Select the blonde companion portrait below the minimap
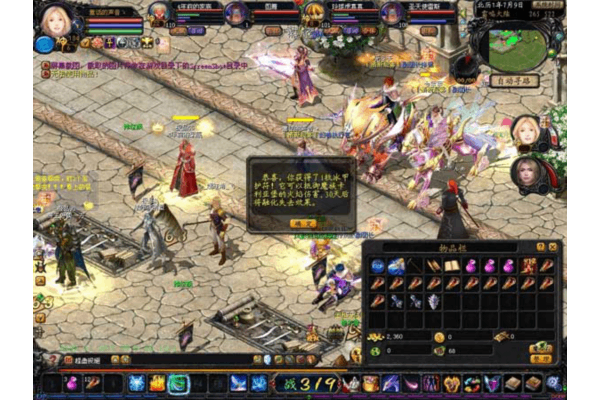 526,130
